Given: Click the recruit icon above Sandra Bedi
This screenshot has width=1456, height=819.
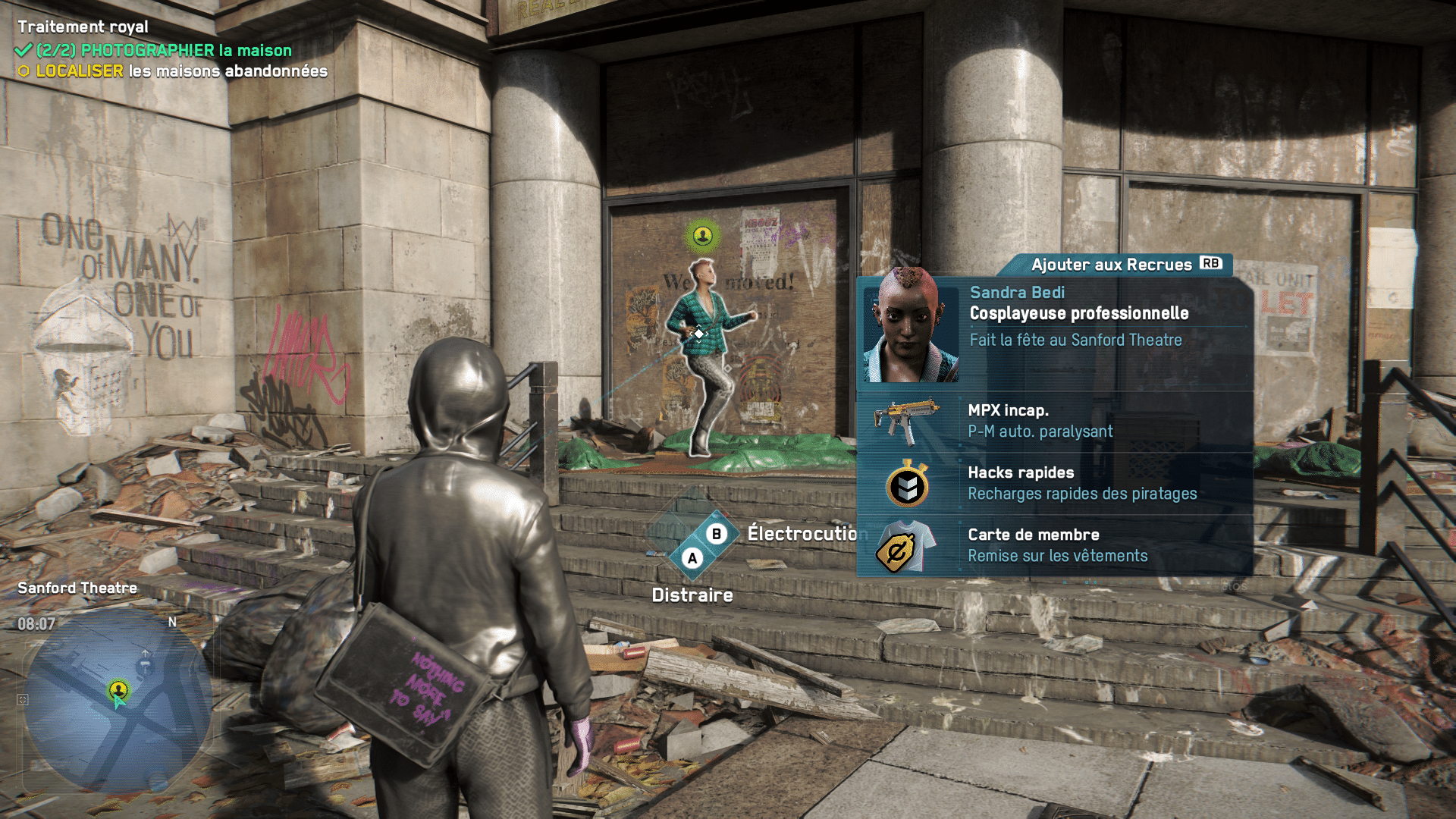Looking at the screenshot, I should pyautogui.click(x=703, y=236).
